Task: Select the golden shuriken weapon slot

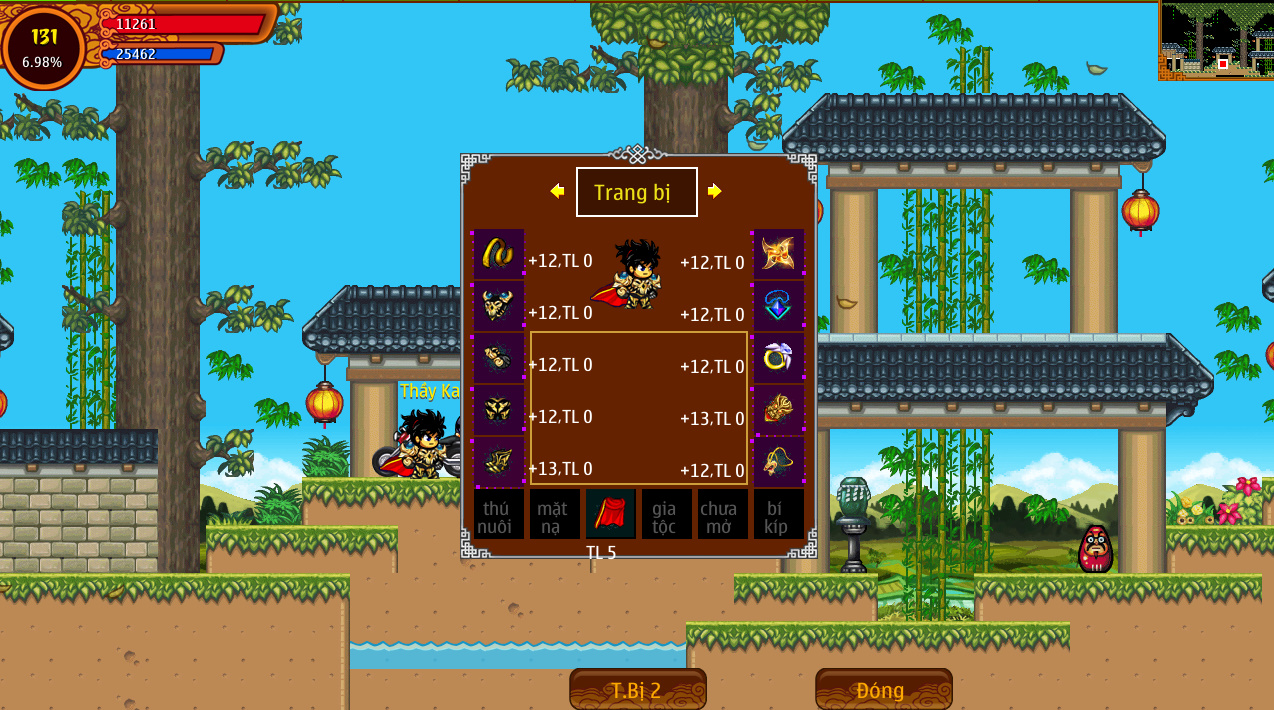Action: (778, 254)
